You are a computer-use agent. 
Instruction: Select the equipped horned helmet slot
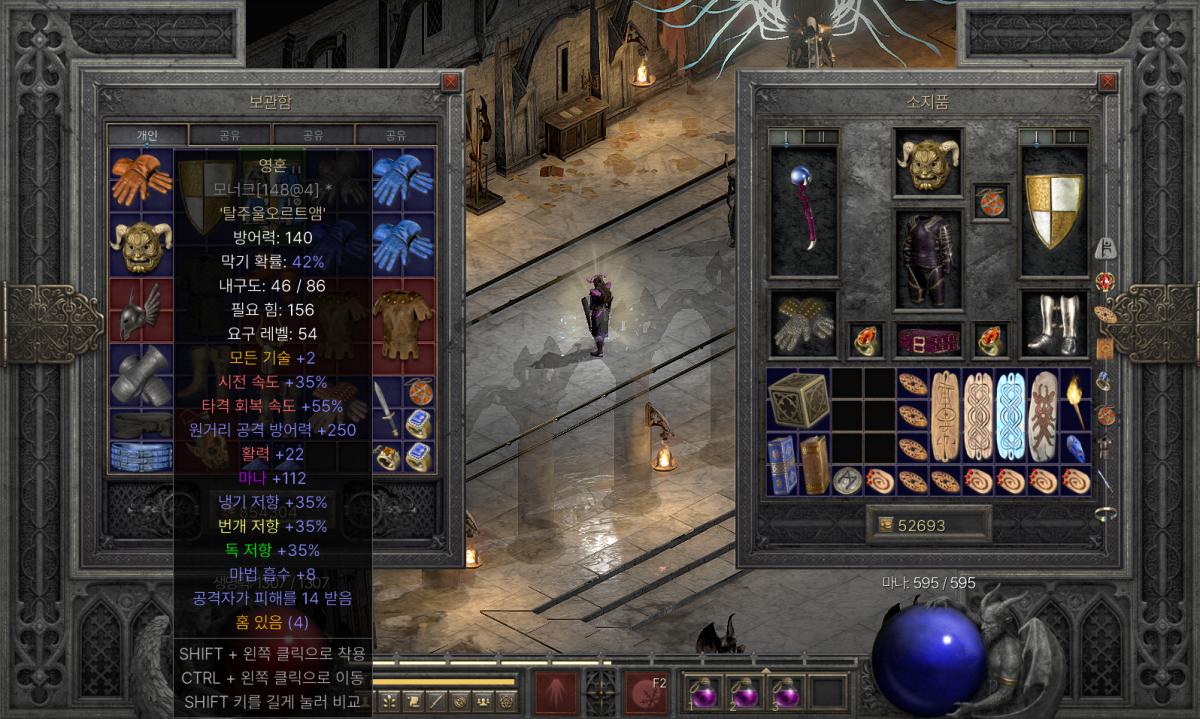[x=928, y=163]
